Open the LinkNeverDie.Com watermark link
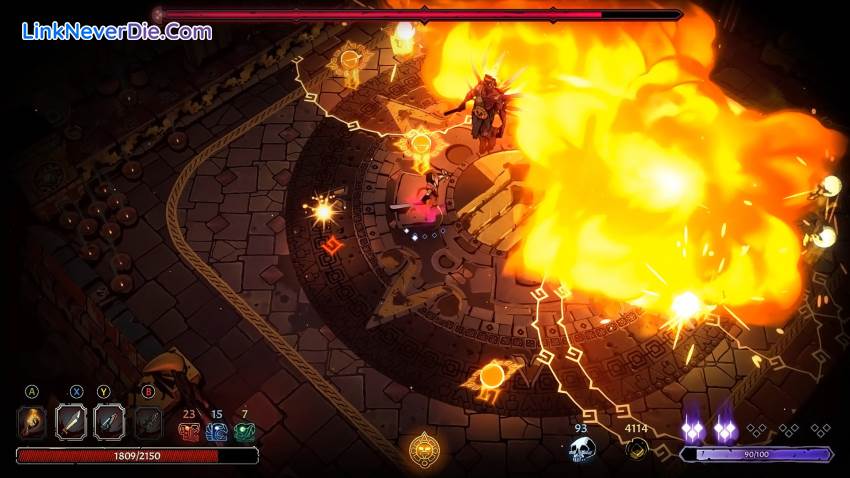 [x=116, y=31]
